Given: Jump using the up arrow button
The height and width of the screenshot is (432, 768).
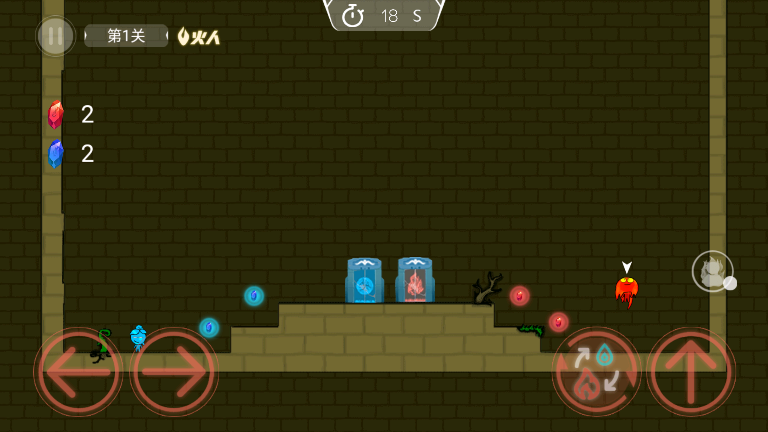Looking at the screenshot, I should (691, 372).
